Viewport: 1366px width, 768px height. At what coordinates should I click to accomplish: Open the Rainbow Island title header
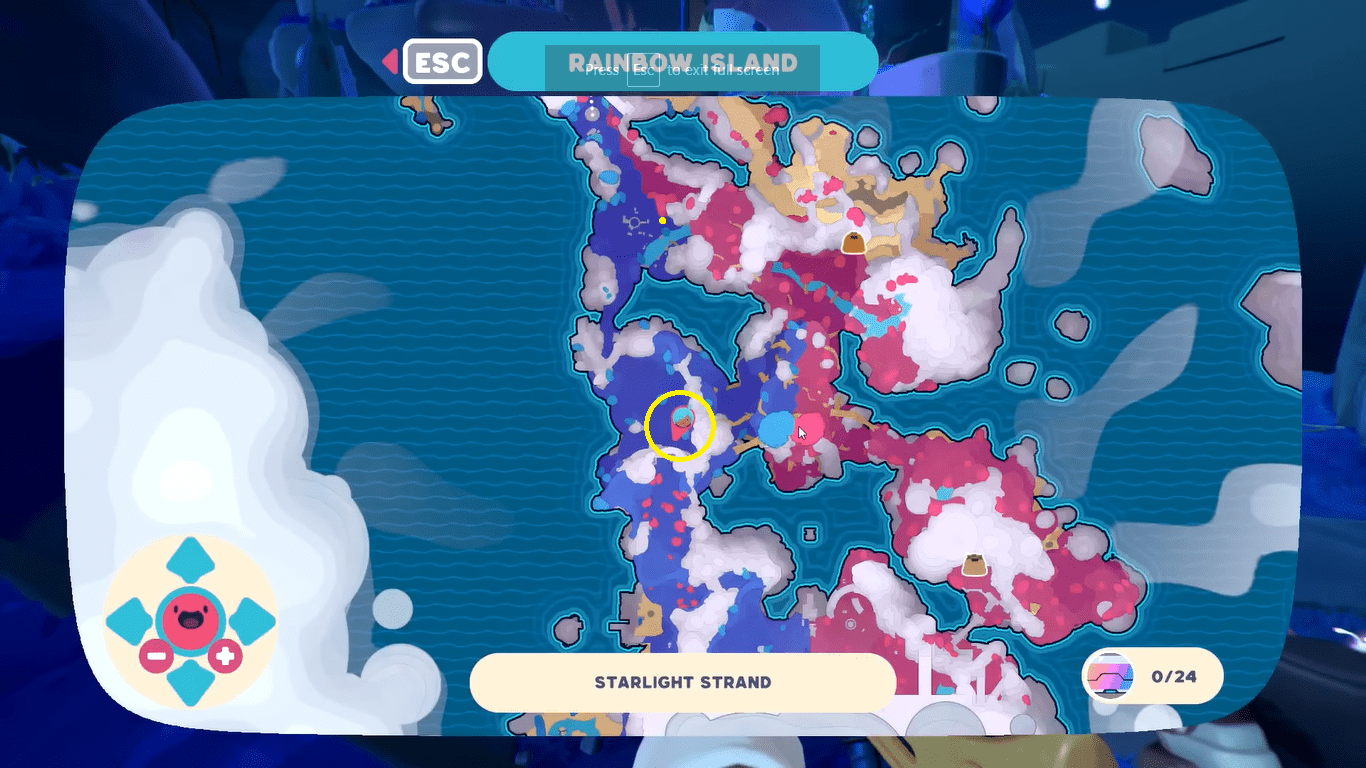tap(683, 61)
